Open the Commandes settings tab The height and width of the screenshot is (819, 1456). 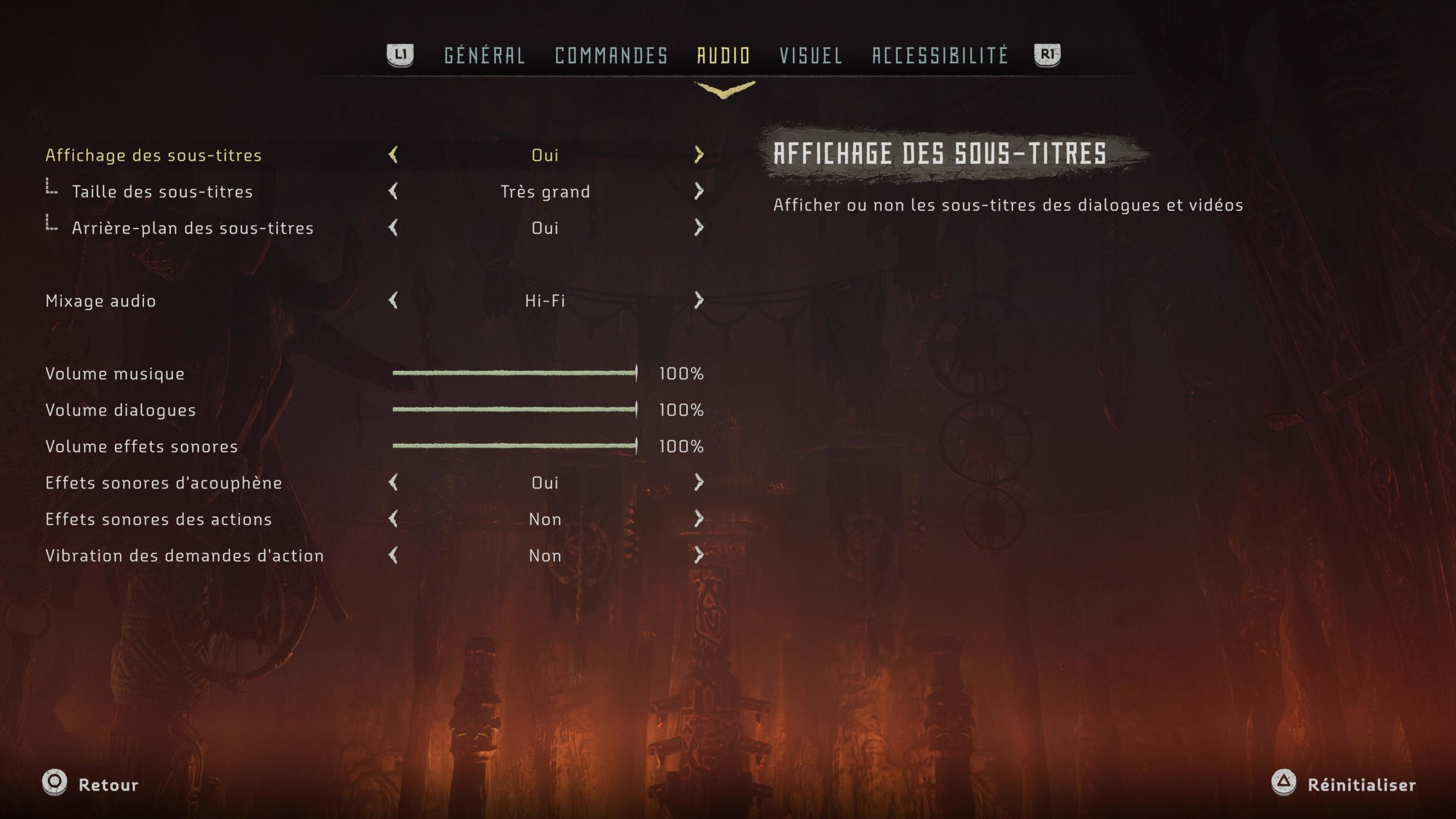[611, 56]
